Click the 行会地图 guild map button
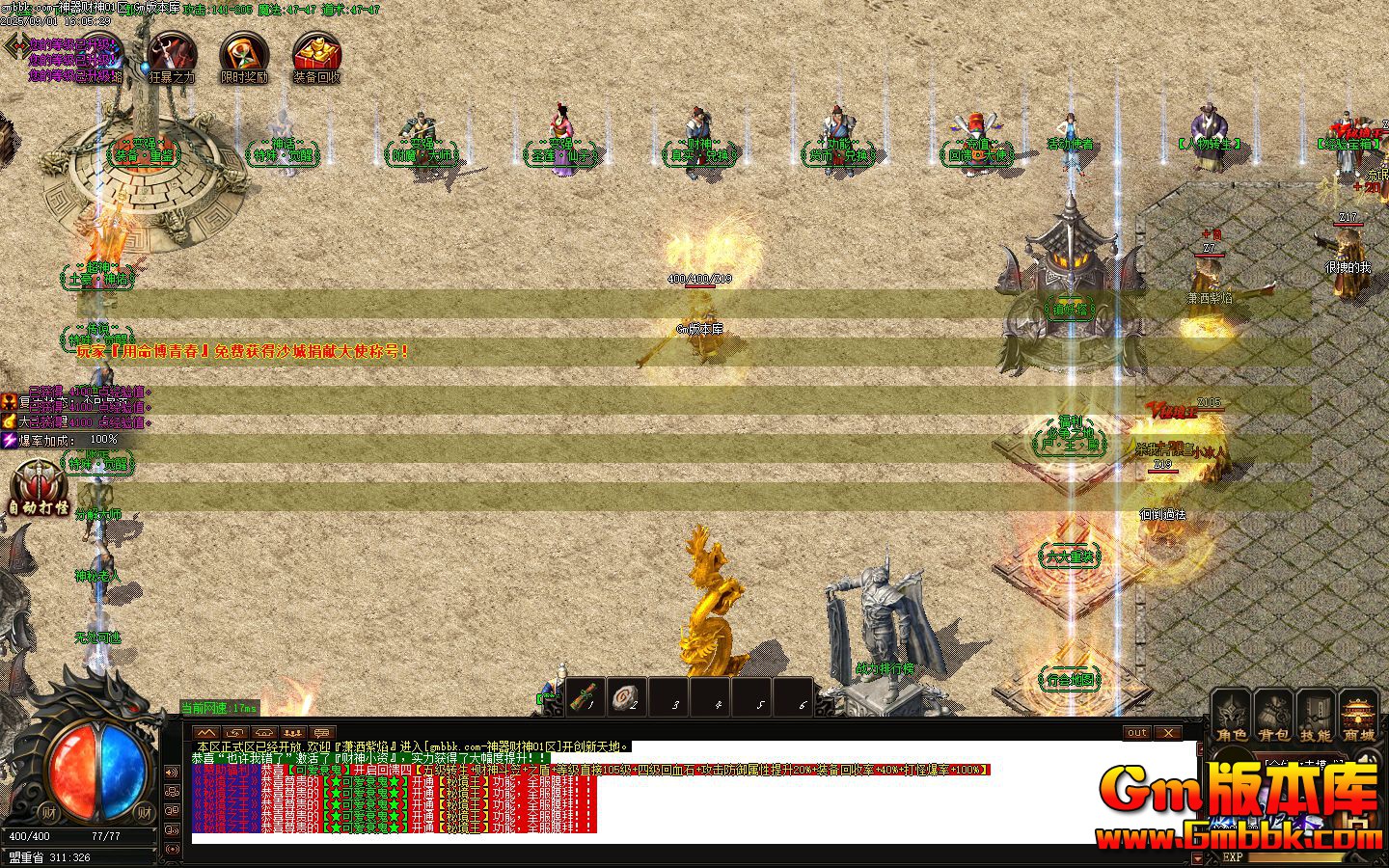1389x868 pixels. pos(1069,678)
